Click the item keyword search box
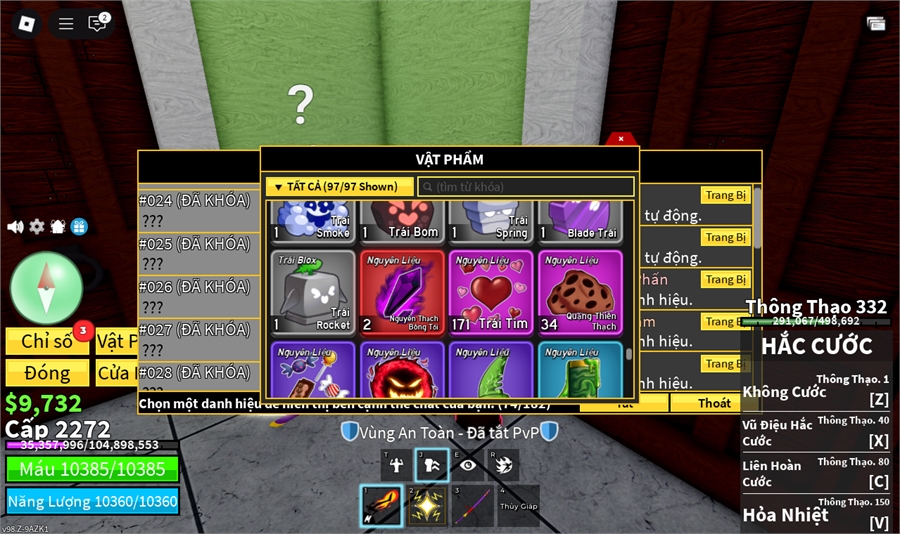 tap(526, 187)
